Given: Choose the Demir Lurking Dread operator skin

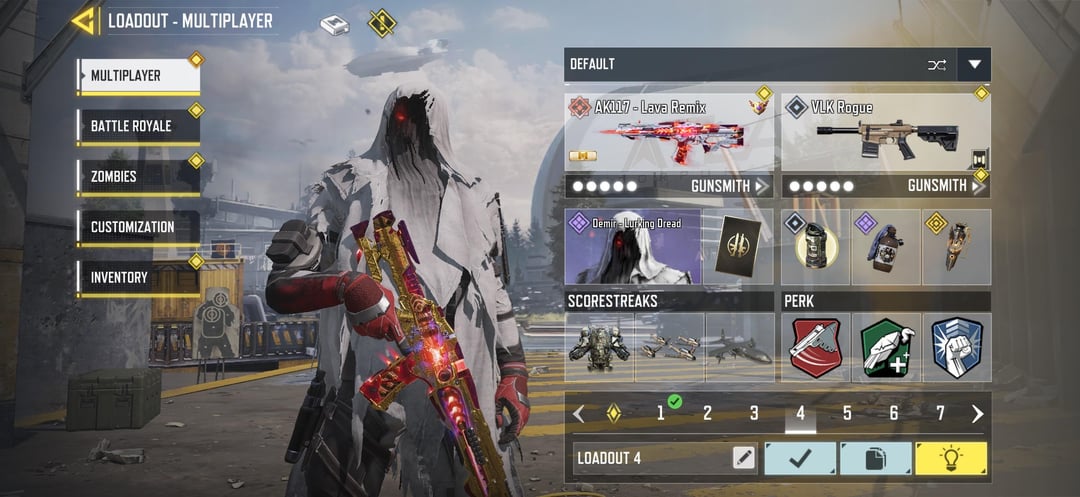Looking at the screenshot, I should coord(632,247).
